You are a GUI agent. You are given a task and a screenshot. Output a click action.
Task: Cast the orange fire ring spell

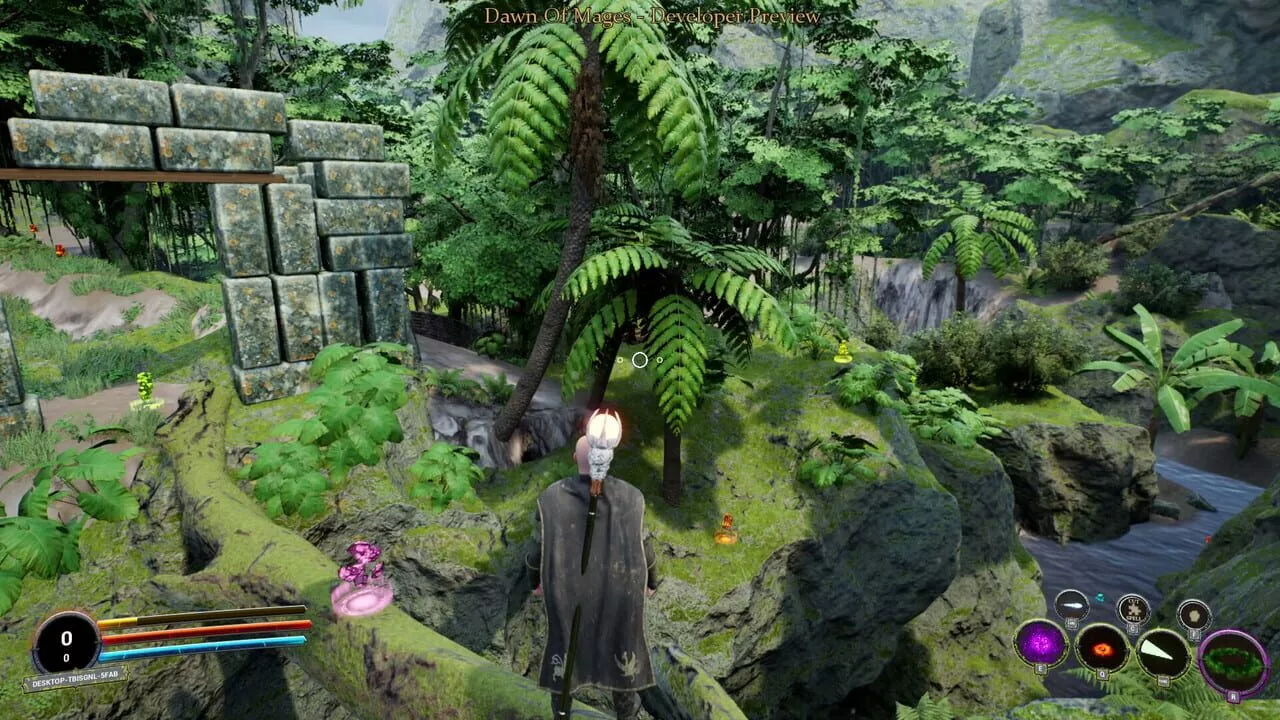[1103, 648]
